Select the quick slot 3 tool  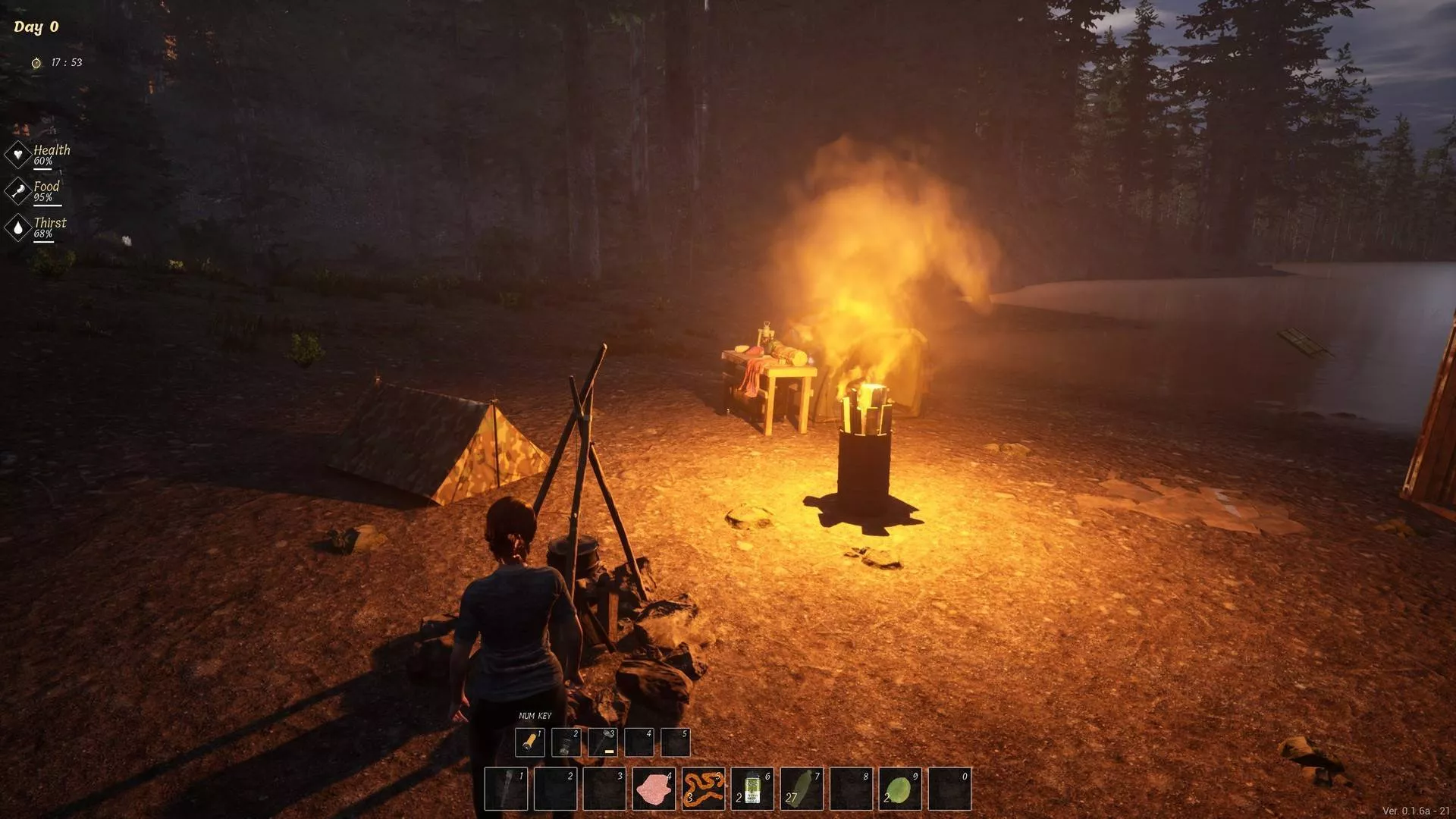pos(603,742)
